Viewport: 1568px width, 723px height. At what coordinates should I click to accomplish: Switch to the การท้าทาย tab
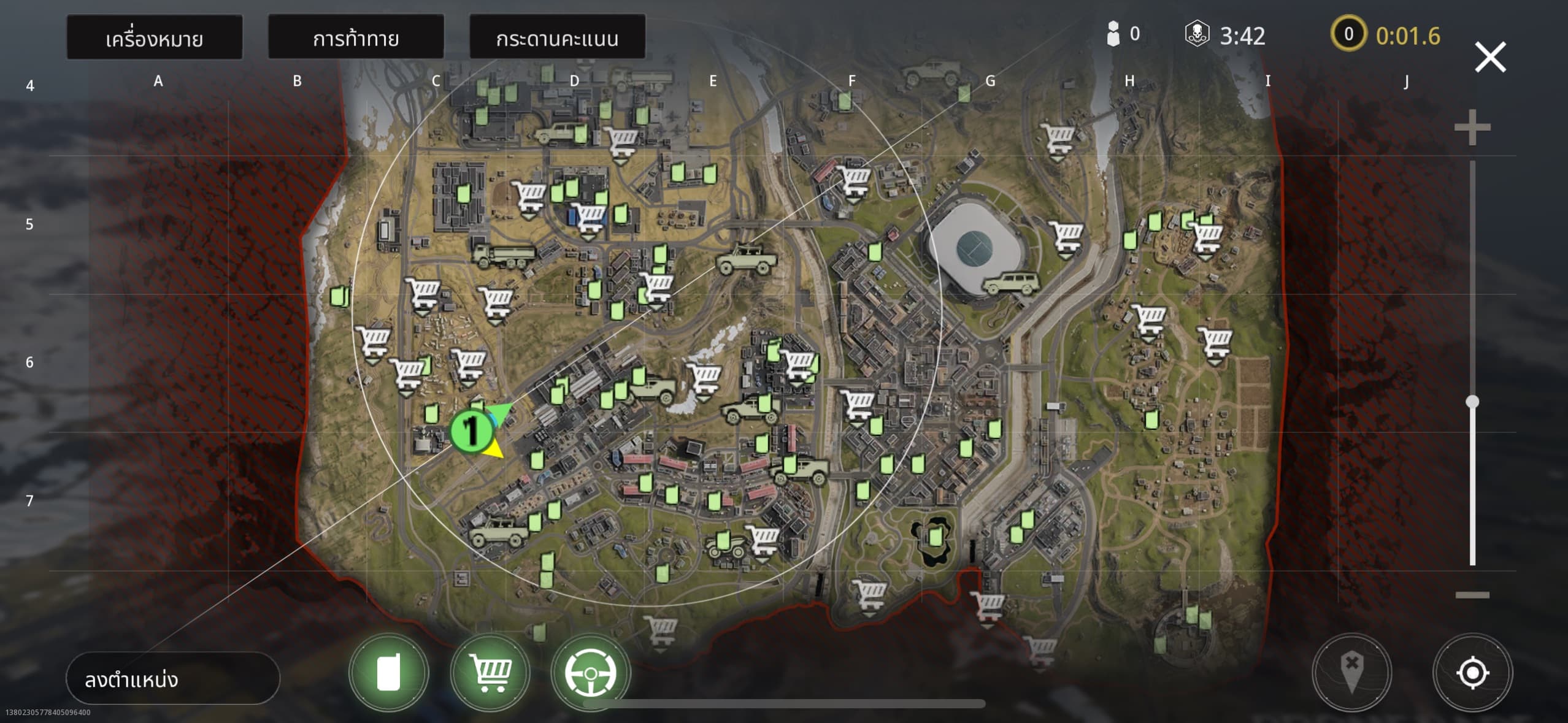coord(356,38)
